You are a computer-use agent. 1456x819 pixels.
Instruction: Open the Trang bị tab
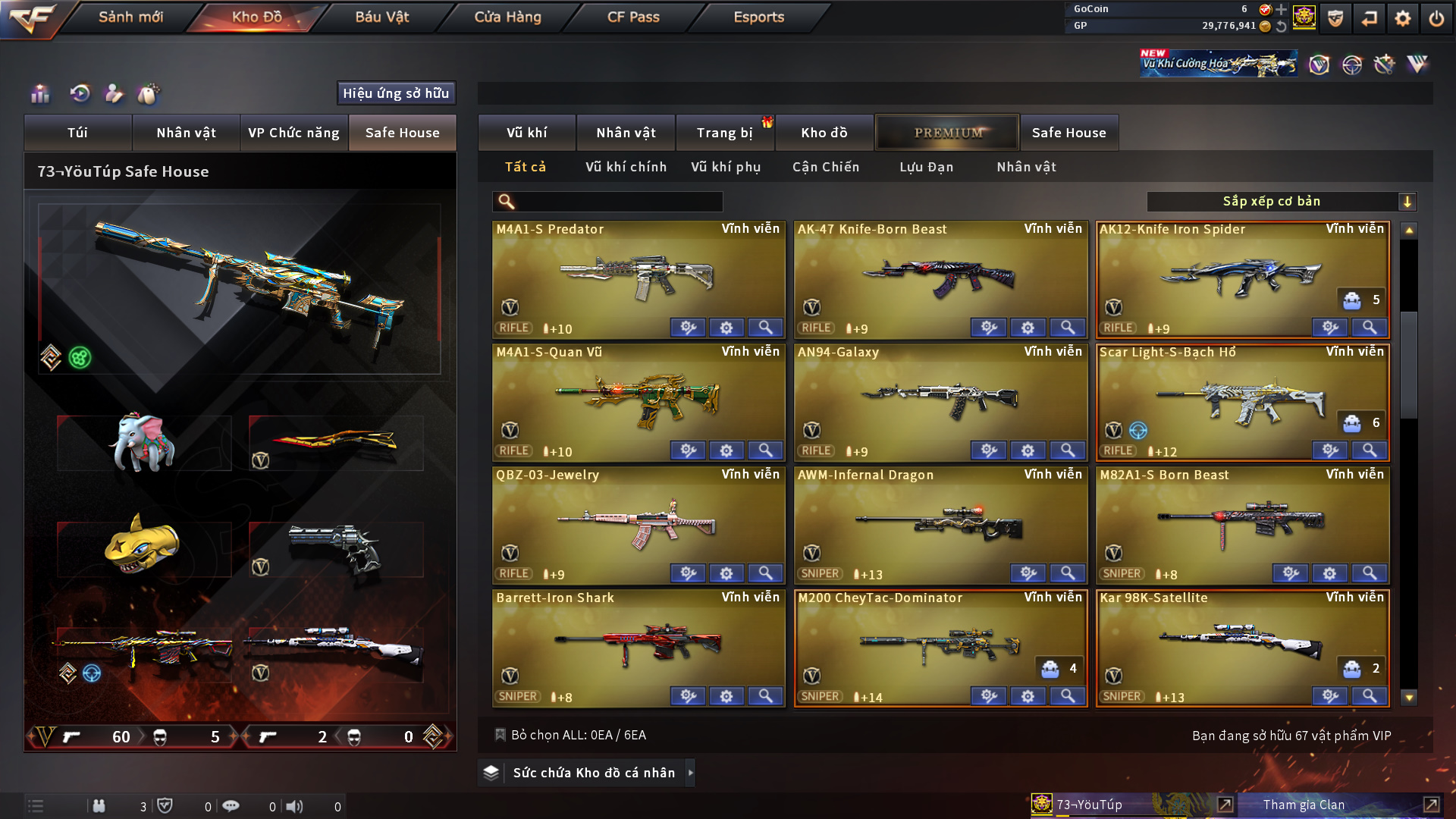coord(724,133)
